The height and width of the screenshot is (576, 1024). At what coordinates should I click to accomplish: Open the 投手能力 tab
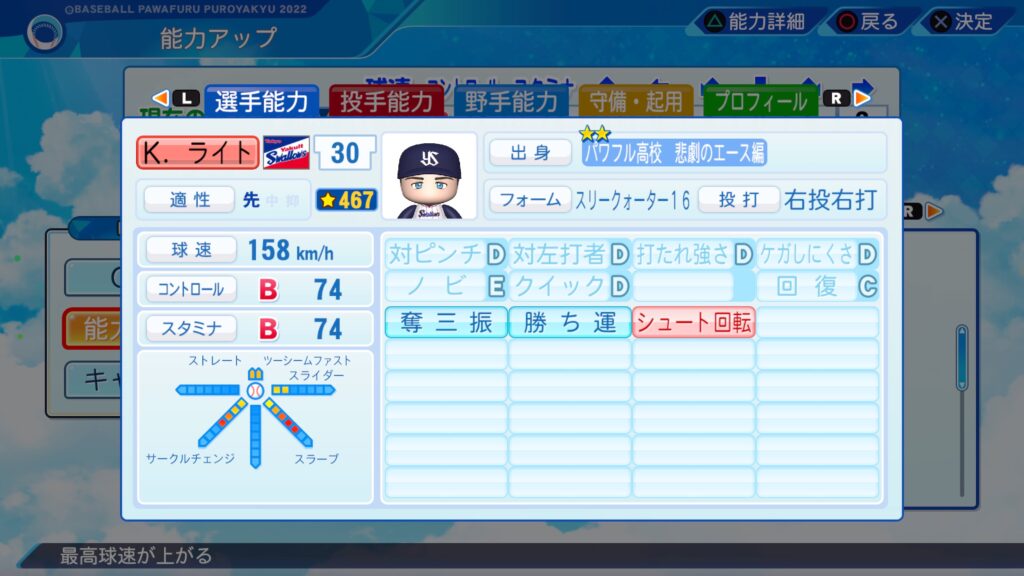(x=386, y=101)
